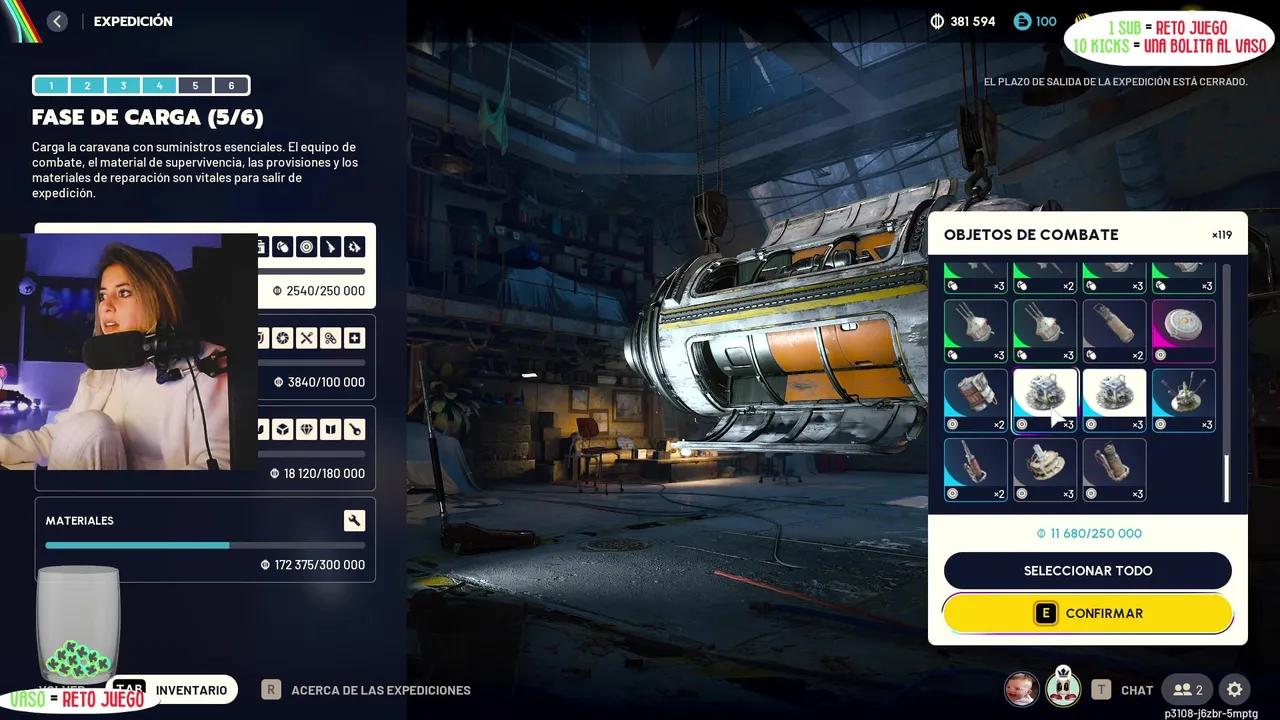This screenshot has height=720, width=1280.
Task: Click the Seleccionar Todo button
Action: [1087, 571]
